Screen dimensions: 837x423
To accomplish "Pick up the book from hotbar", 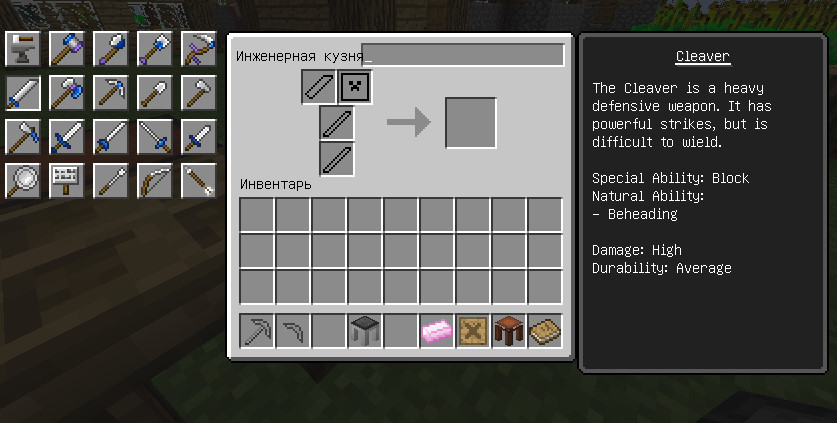I will pyautogui.click(x=545, y=330).
